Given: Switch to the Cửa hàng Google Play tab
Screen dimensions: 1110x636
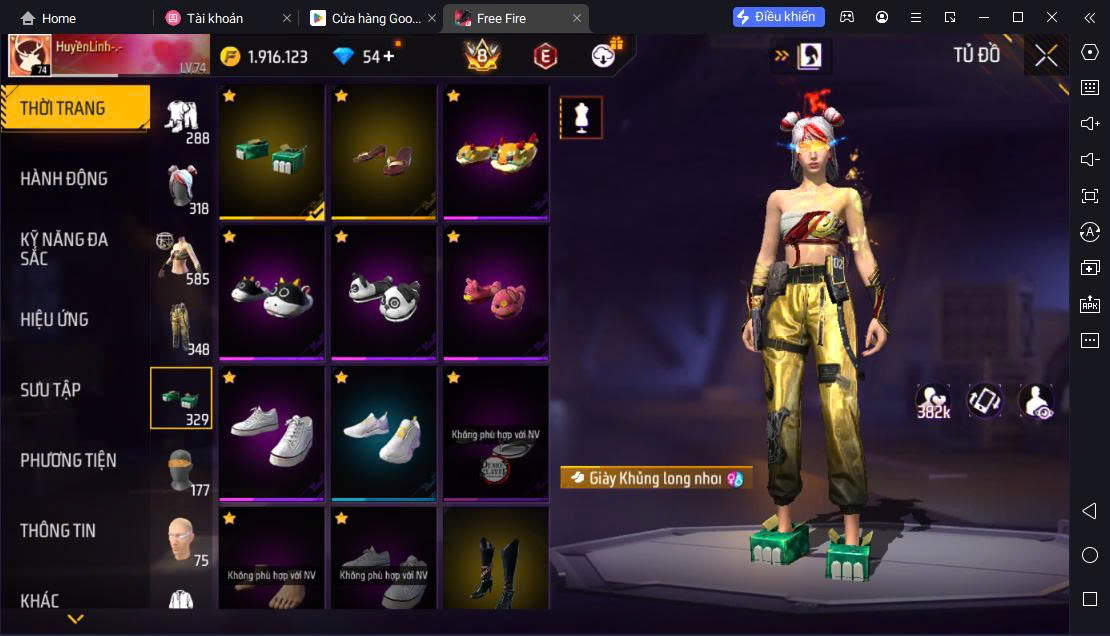Looking at the screenshot, I should [x=366, y=18].
